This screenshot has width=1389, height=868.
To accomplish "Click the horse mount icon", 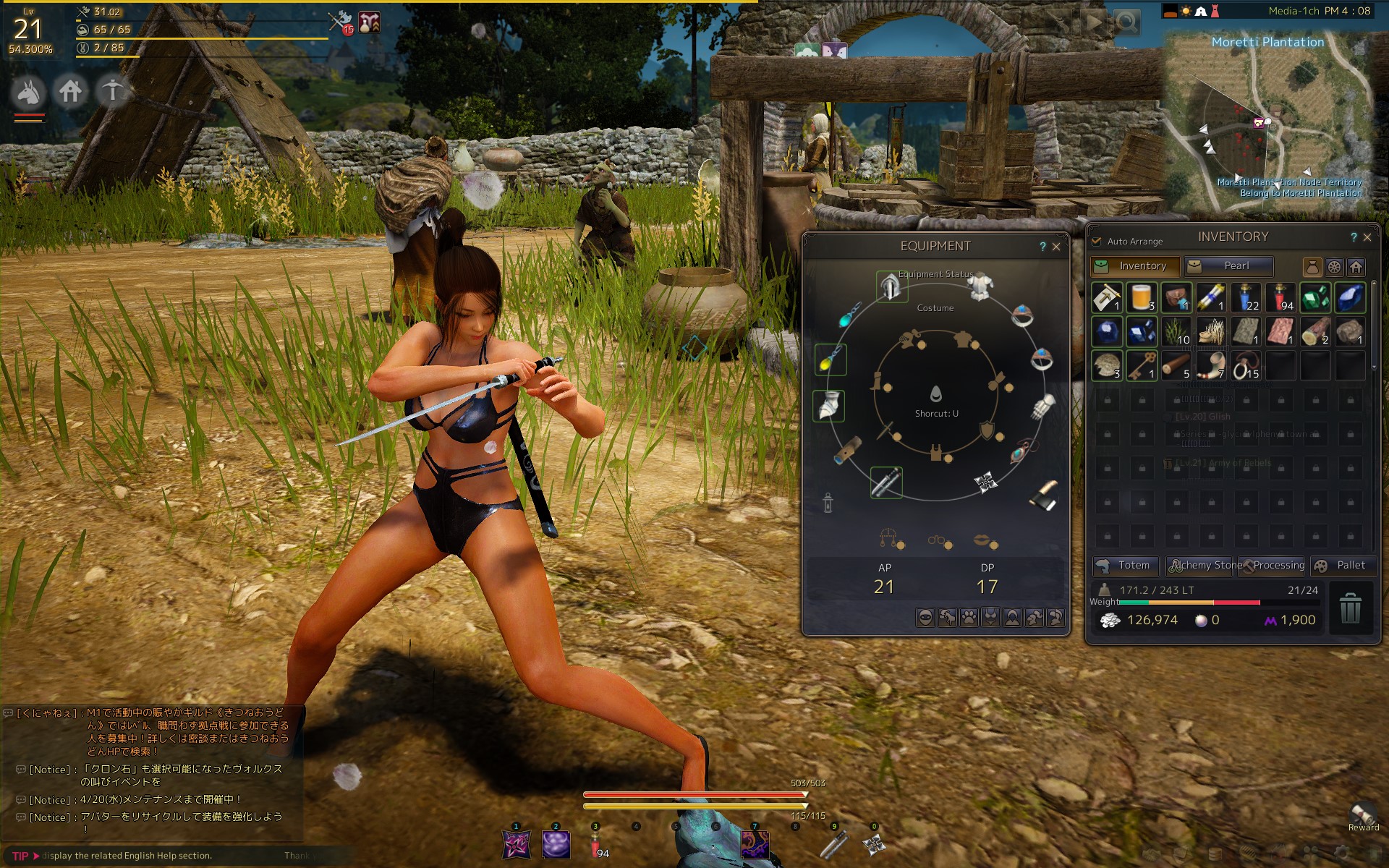I will (29, 92).
